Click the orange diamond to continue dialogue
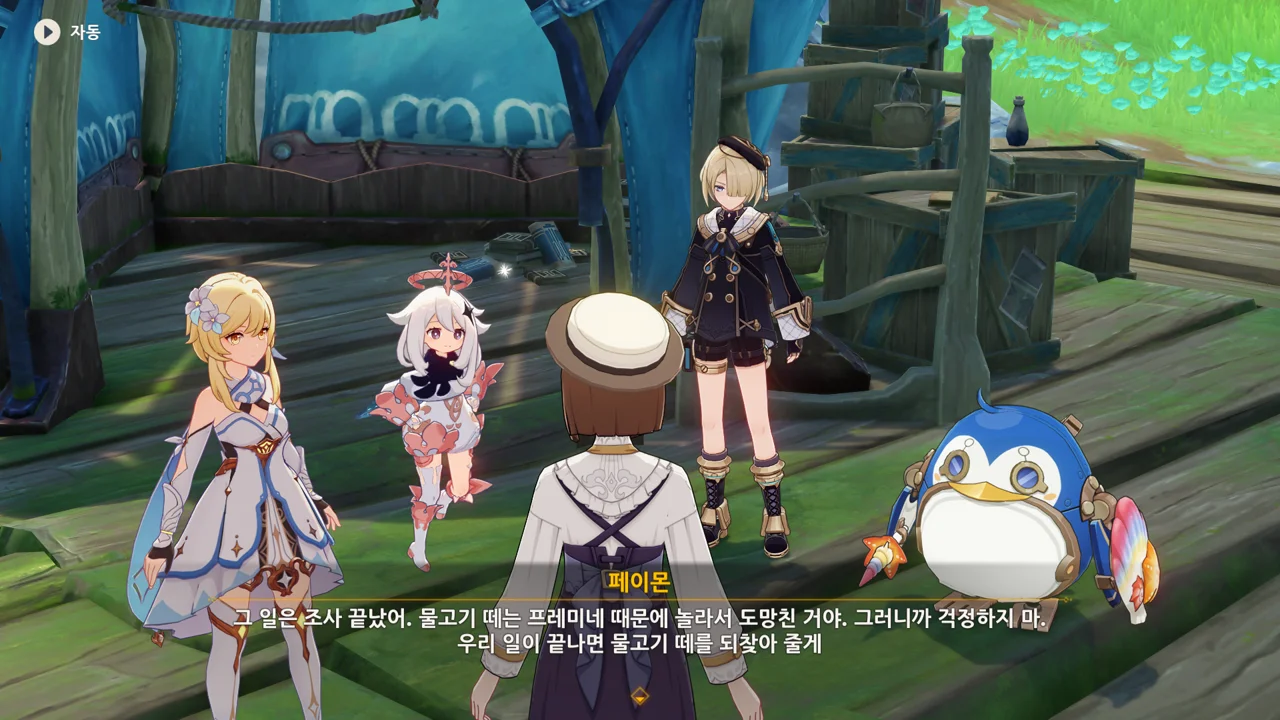Image resolution: width=1280 pixels, height=720 pixels. [639, 696]
